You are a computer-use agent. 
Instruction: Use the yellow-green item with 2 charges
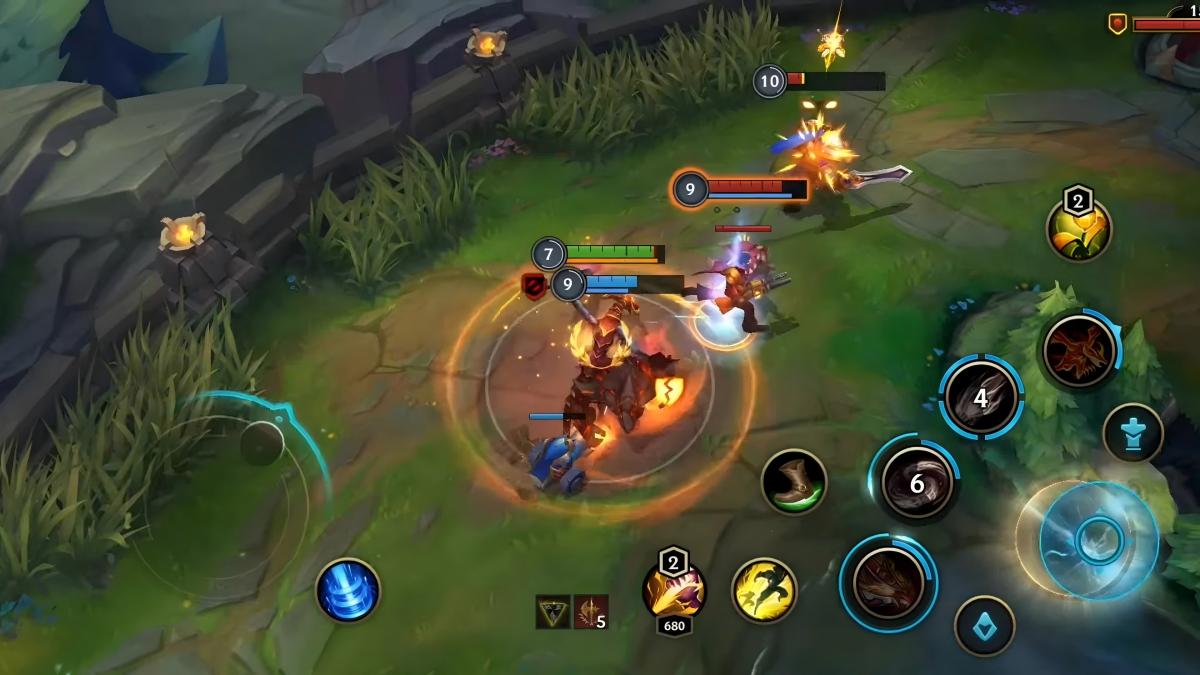(1079, 230)
